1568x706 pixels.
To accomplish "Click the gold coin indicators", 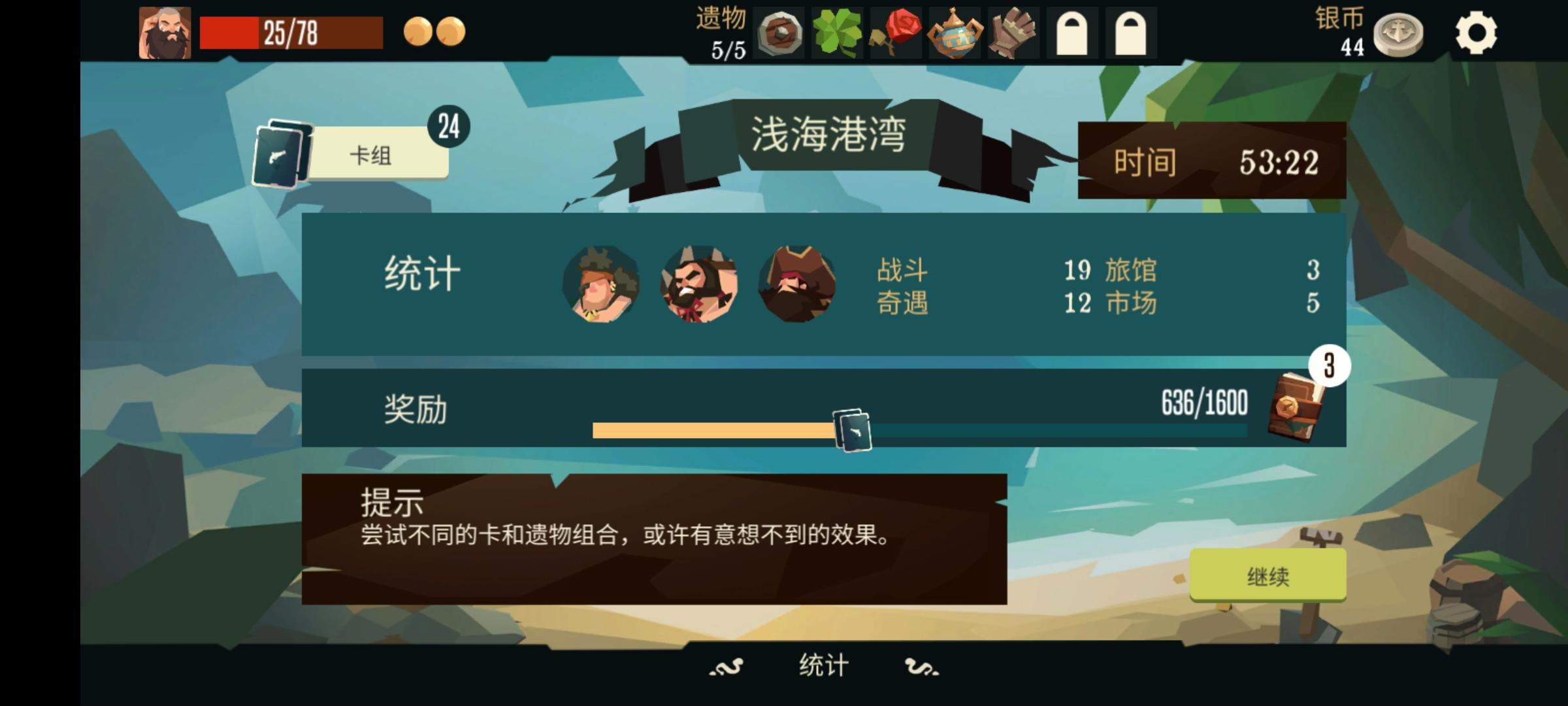I will click(433, 29).
